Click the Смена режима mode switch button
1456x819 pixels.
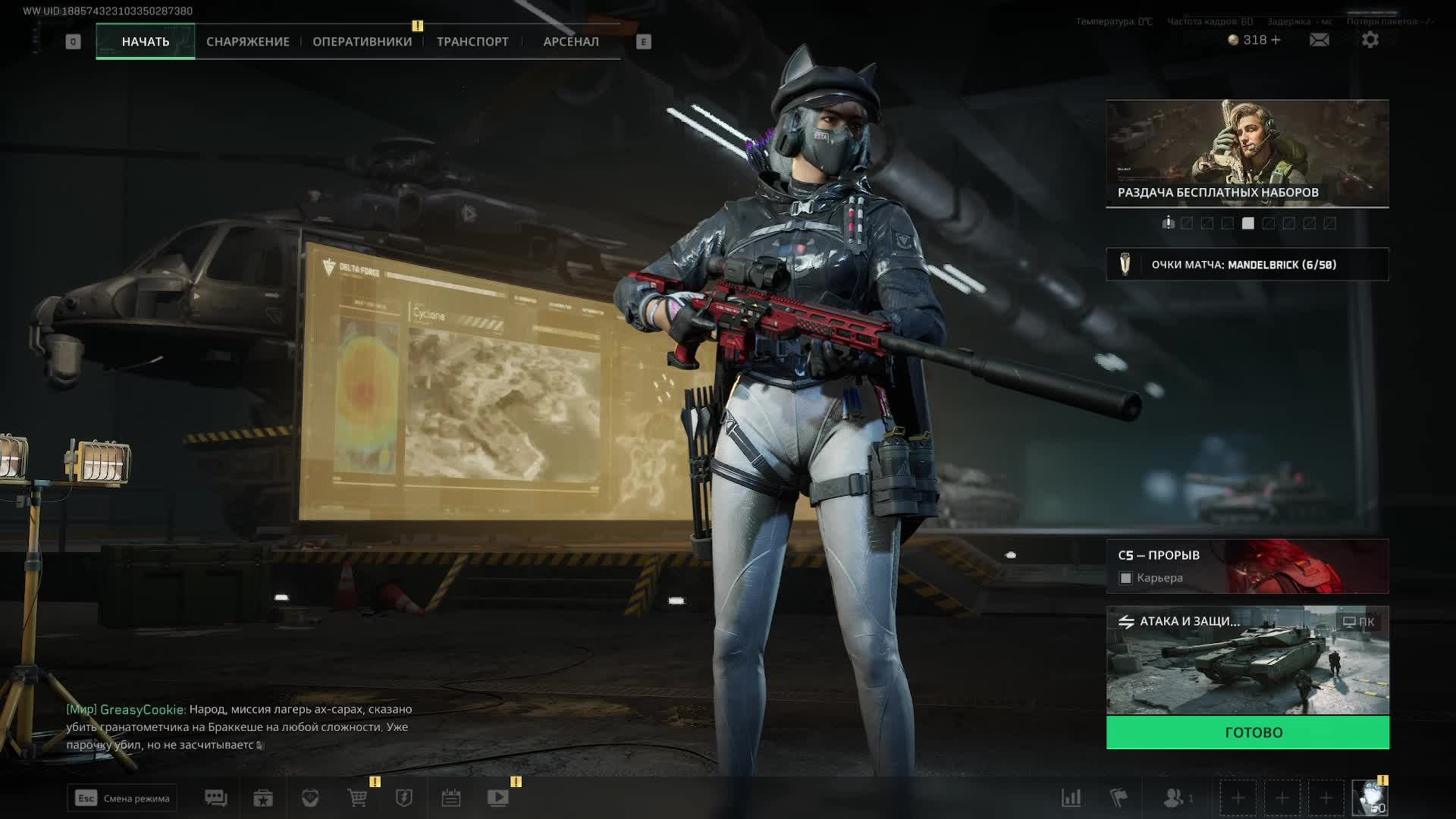(122, 798)
